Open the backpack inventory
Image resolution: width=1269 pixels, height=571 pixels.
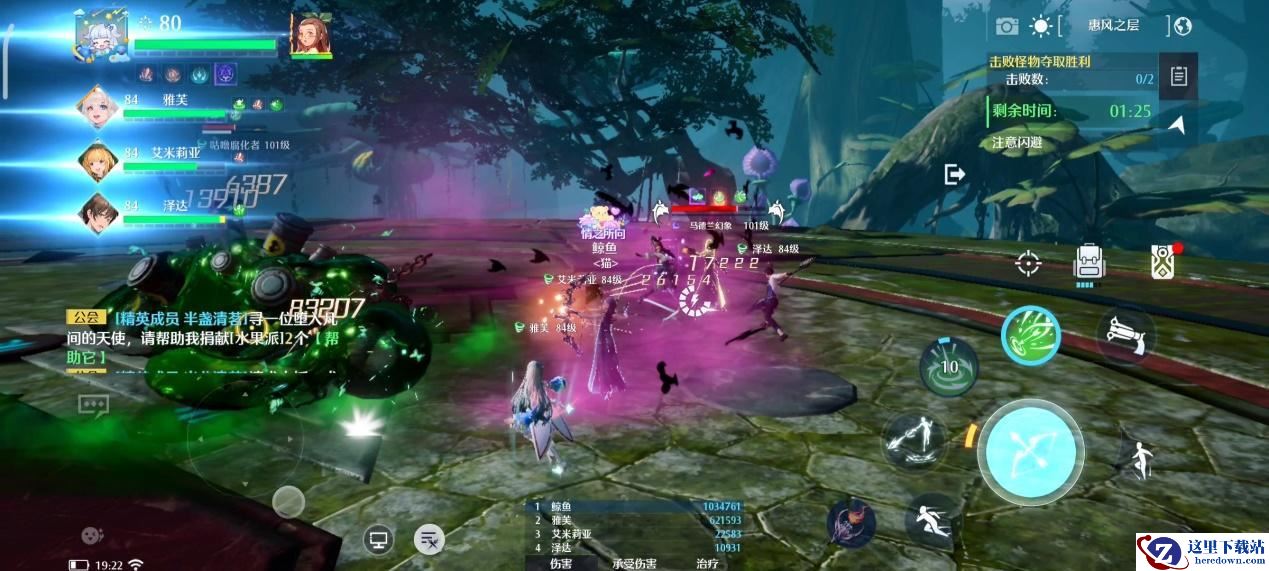1089,262
